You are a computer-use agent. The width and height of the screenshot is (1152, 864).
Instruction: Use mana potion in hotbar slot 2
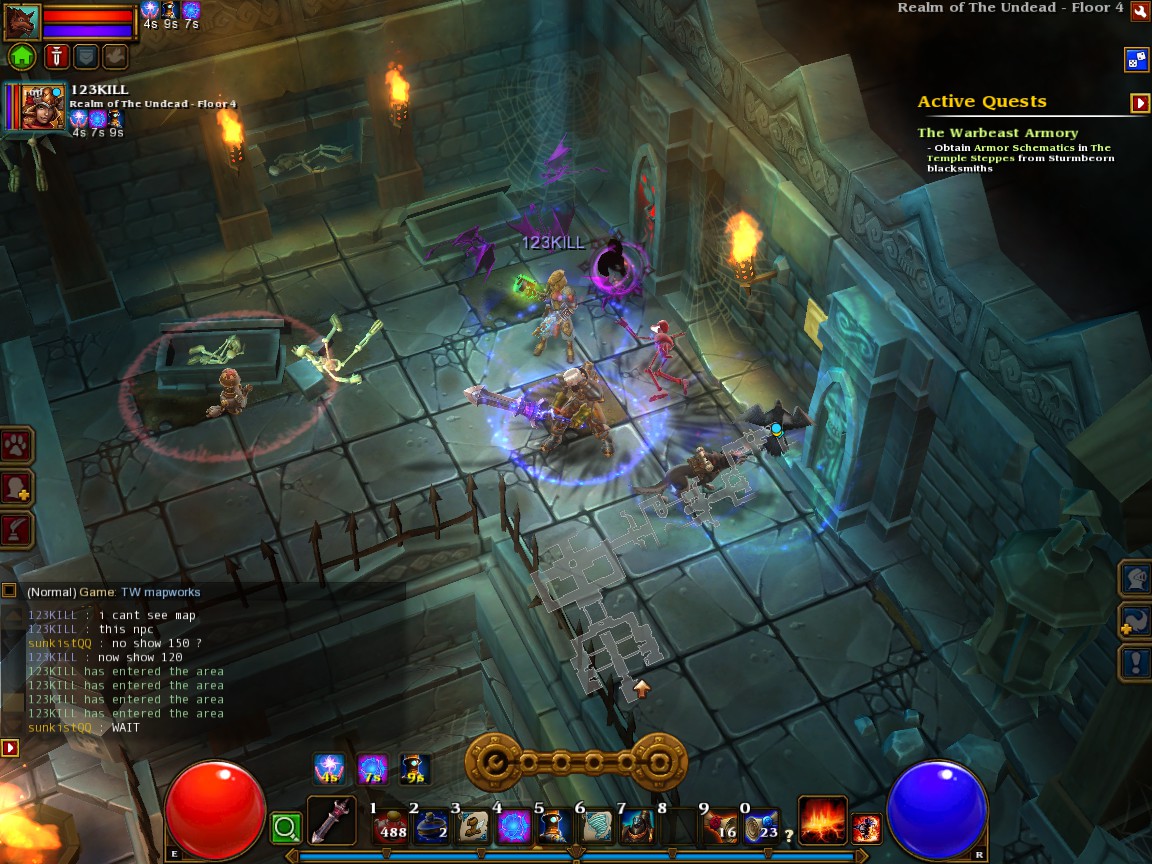[x=432, y=828]
